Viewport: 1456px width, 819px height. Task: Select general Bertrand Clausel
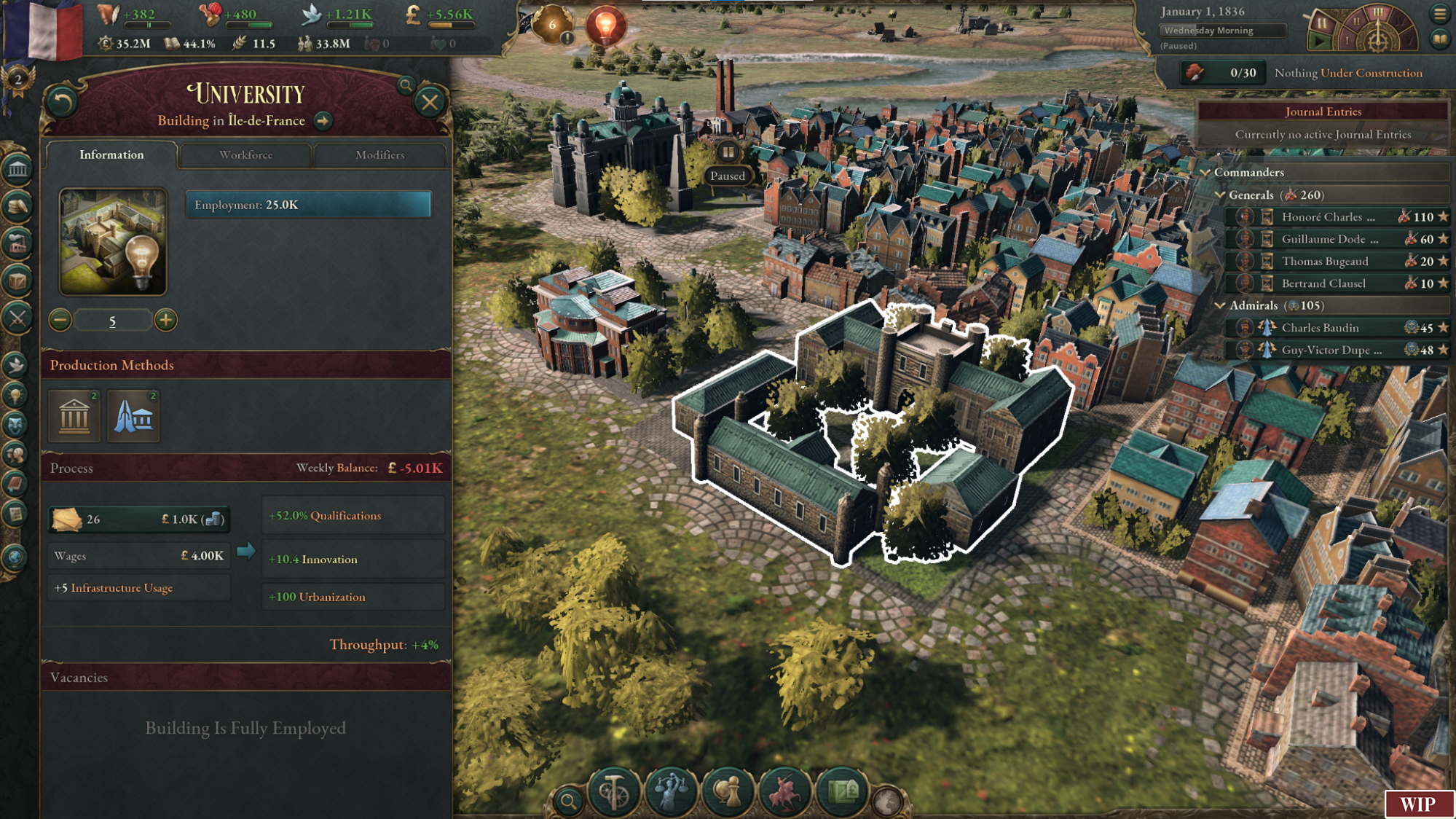pos(1323,283)
